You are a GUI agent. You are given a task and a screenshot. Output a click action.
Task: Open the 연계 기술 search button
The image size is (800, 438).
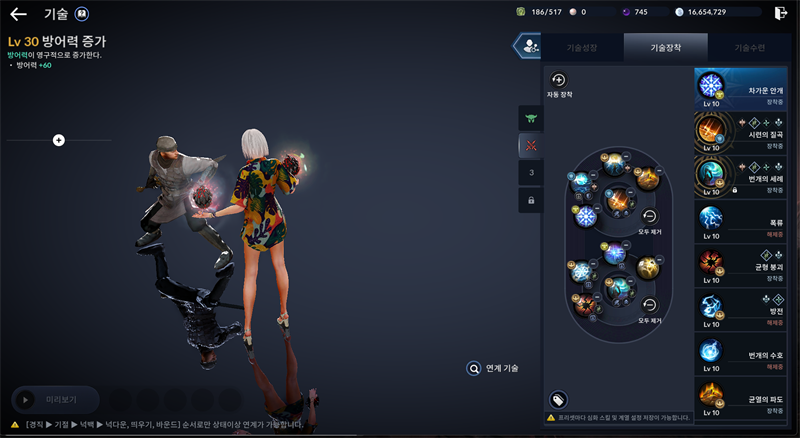pos(474,368)
